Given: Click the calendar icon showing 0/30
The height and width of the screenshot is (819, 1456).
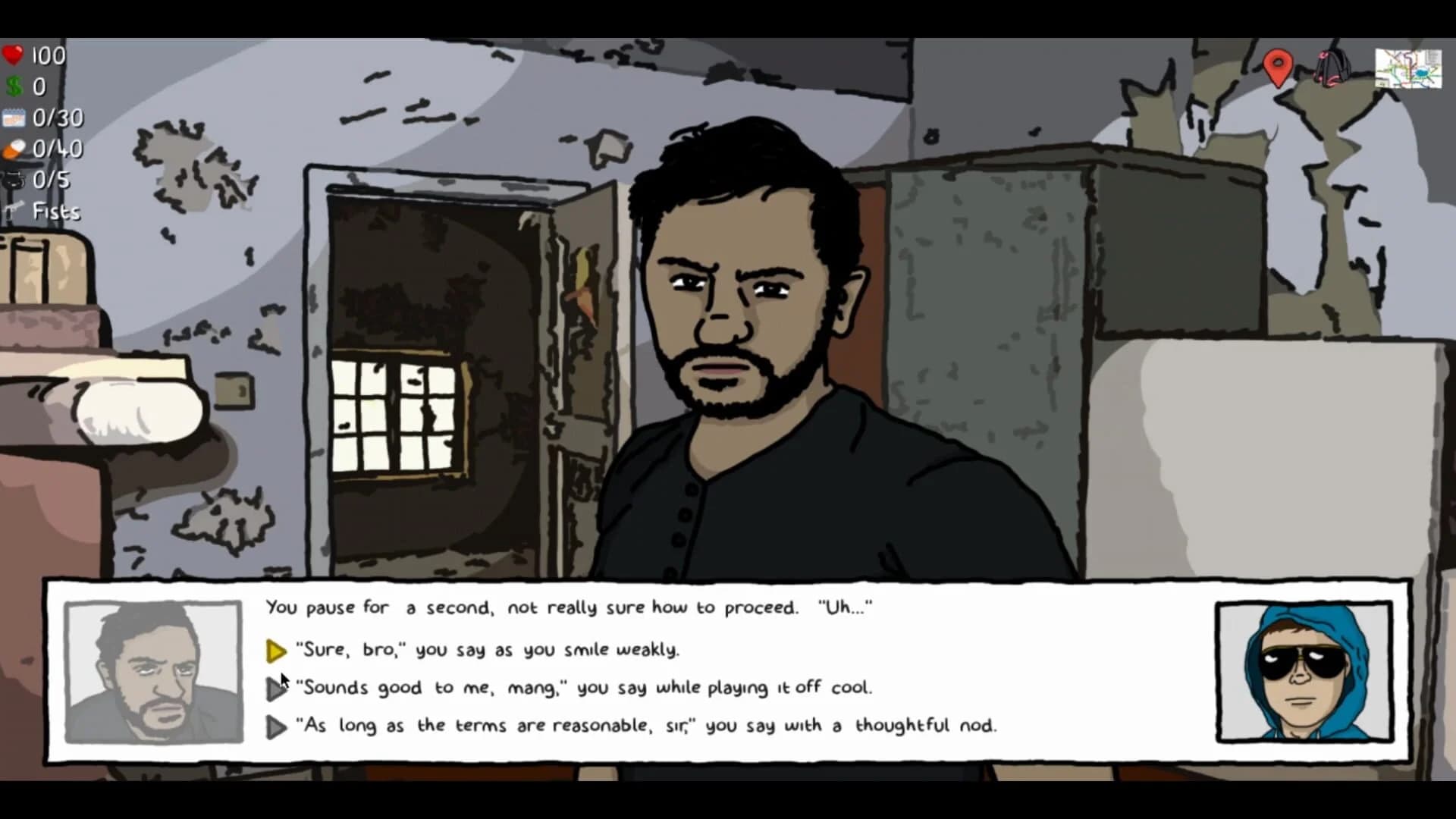Looking at the screenshot, I should [x=13, y=118].
